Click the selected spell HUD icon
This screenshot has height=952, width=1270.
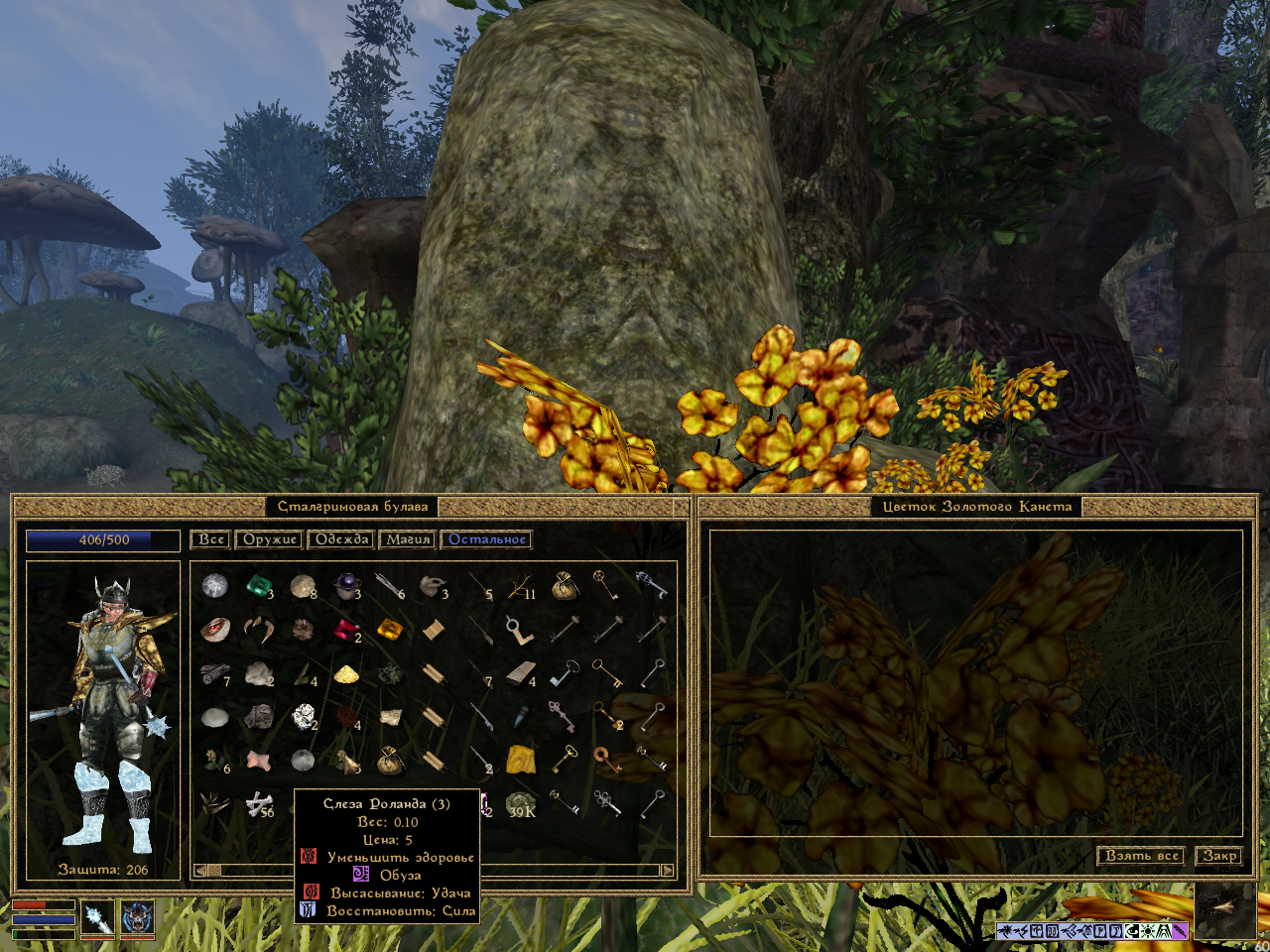pos(137,917)
